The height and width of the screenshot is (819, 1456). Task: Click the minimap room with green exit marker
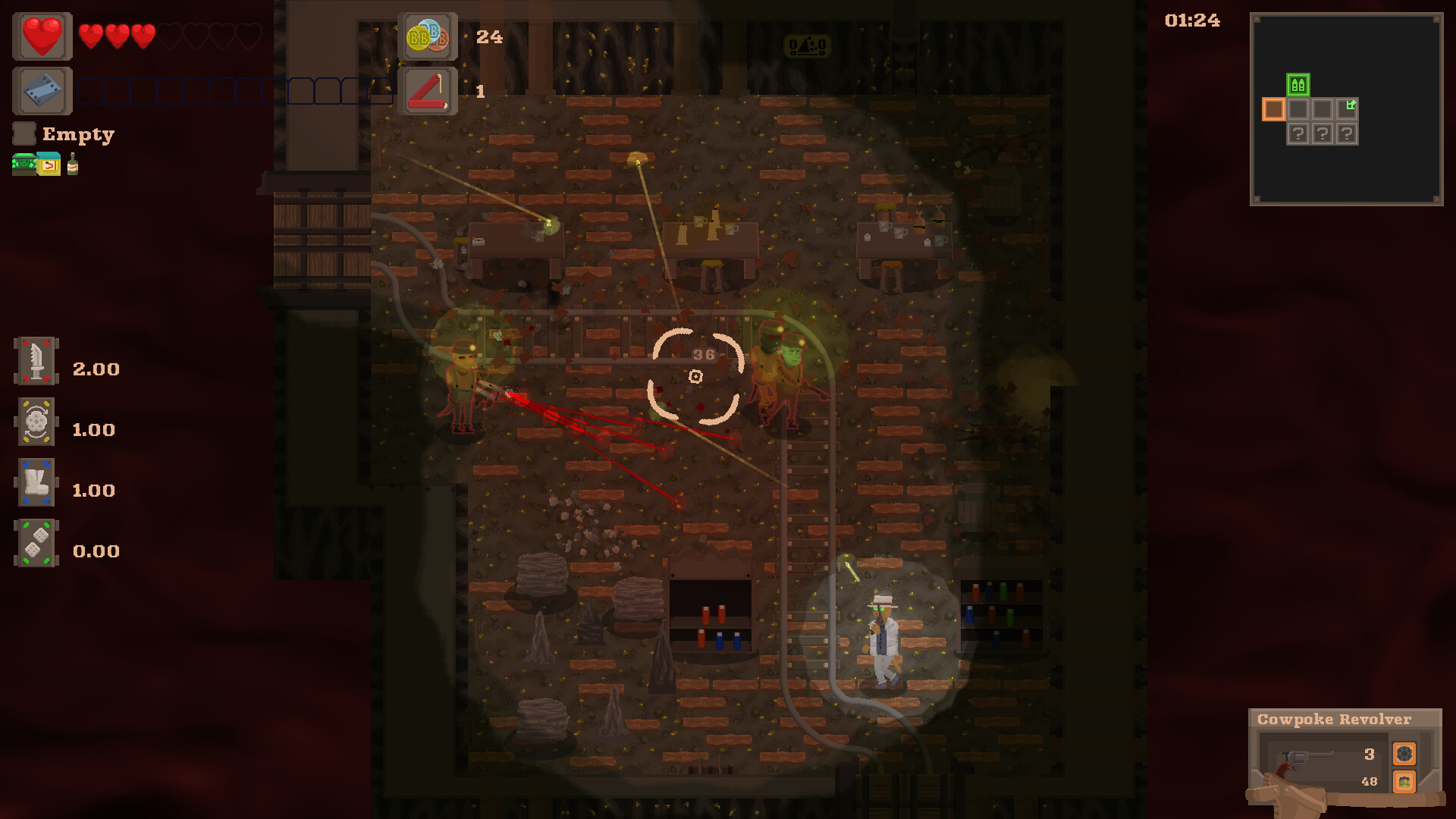click(x=1347, y=108)
